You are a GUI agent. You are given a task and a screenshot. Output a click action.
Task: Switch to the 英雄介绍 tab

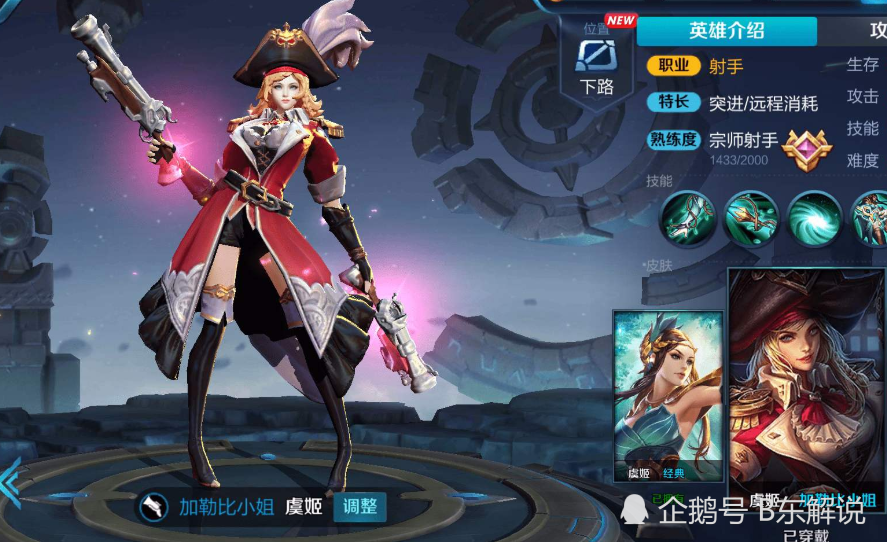(x=726, y=30)
